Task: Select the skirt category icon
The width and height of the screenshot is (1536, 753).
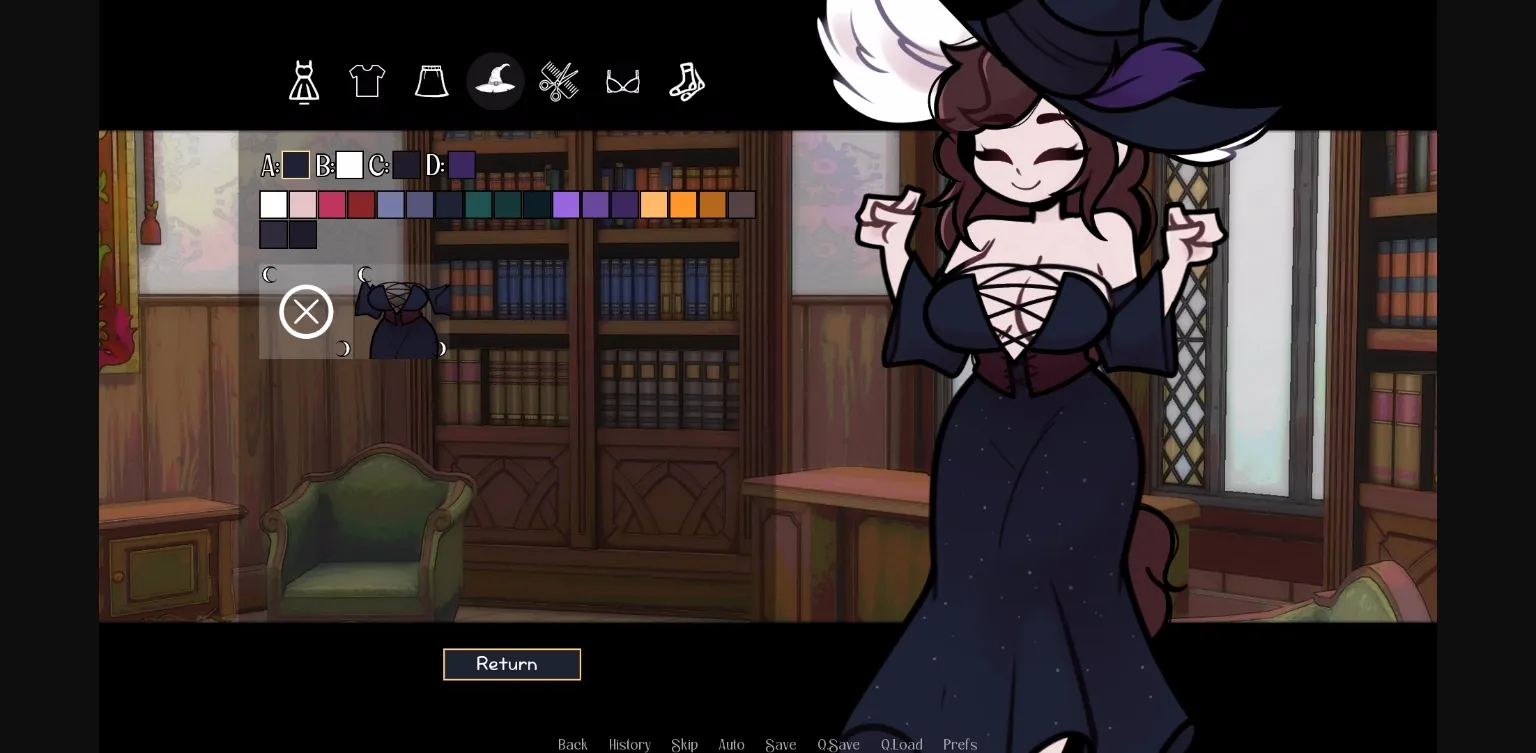Action: (431, 81)
